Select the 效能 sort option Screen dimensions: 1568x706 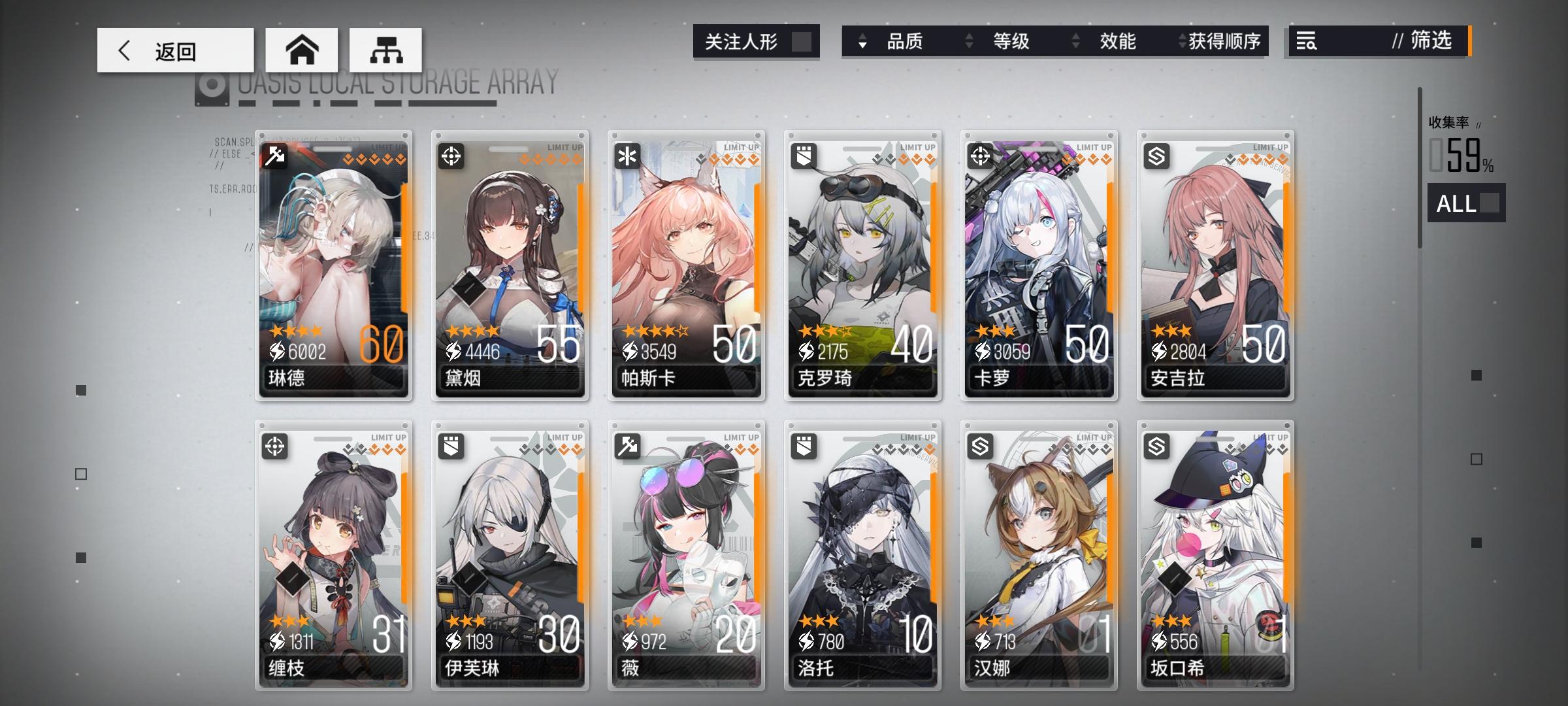1119,41
